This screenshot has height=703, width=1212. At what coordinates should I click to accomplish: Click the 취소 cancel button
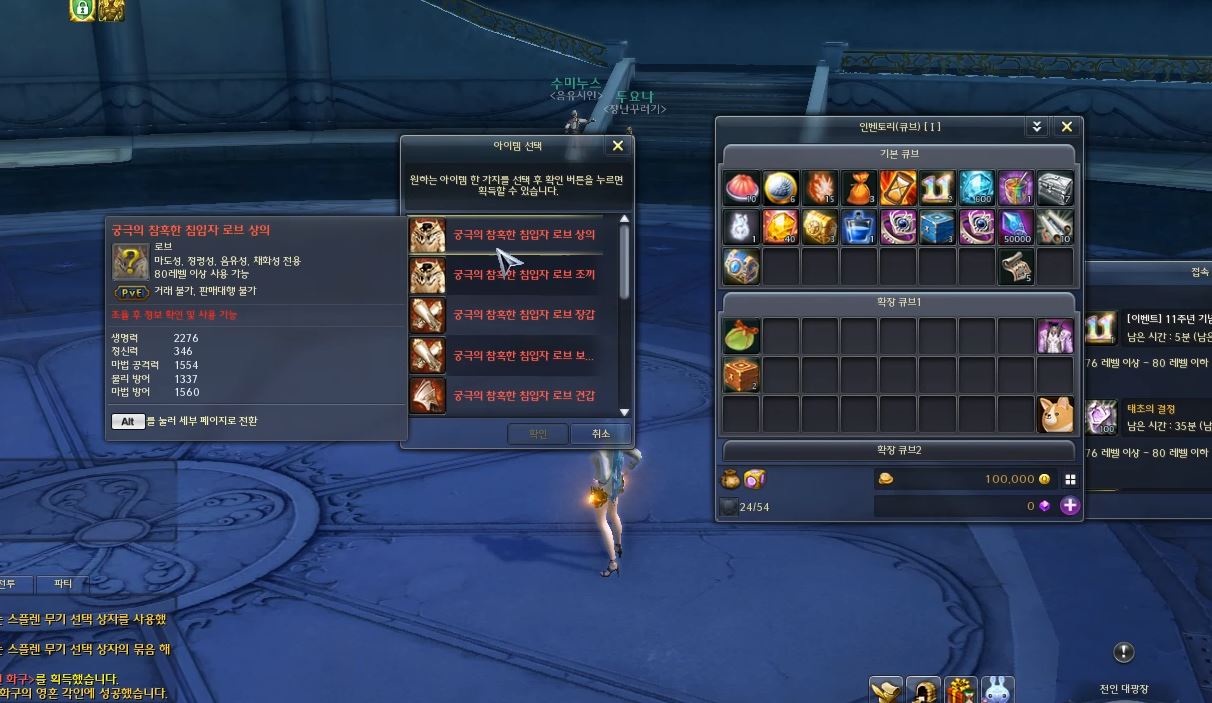(x=600, y=434)
